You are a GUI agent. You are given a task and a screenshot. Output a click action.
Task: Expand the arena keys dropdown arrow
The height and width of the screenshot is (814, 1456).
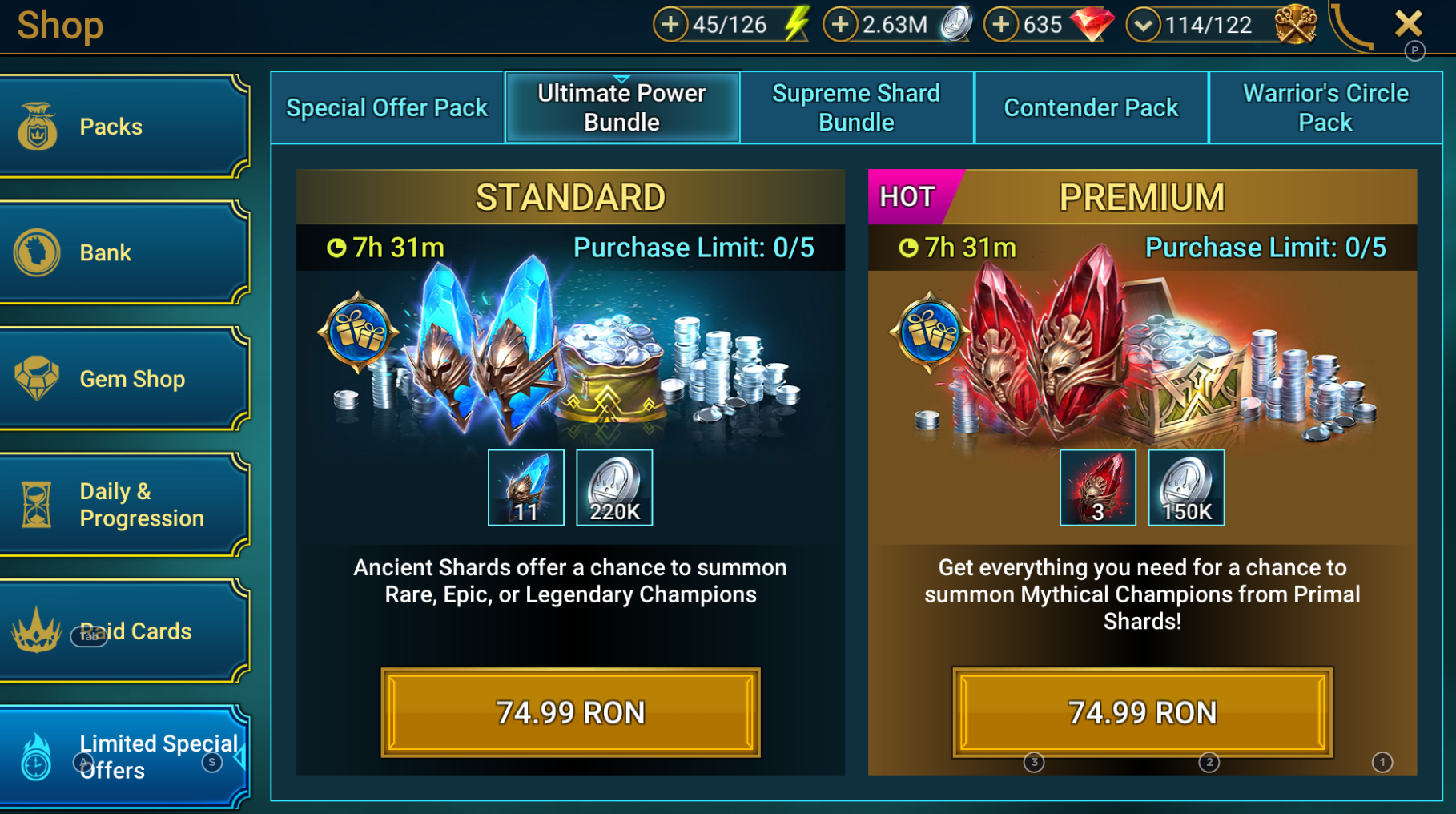1143,25
